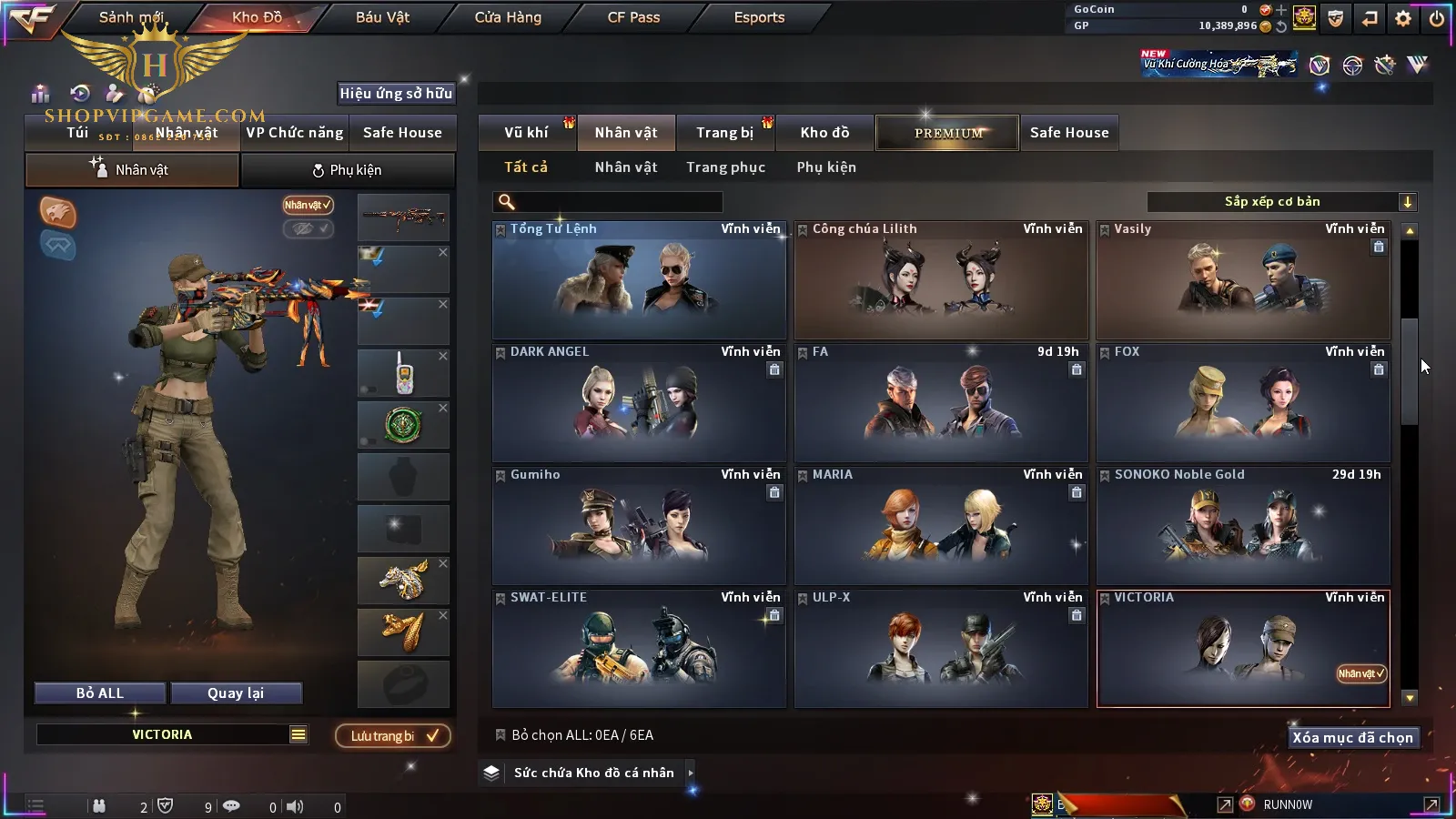Choose the Phụ kiện sub-filter
Screen dimensions: 1456x819
click(826, 167)
